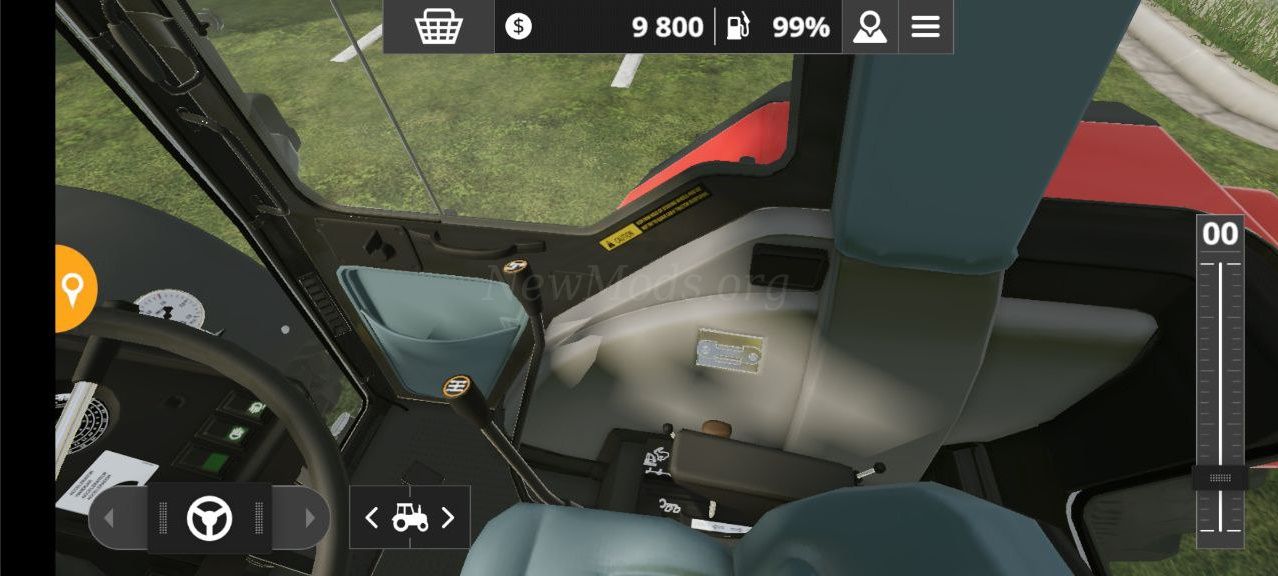Image resolution: width=1278 pixels, height=576 pixels.
Task: Open the hamburger main menu
Action: click(x=925, y=27)
